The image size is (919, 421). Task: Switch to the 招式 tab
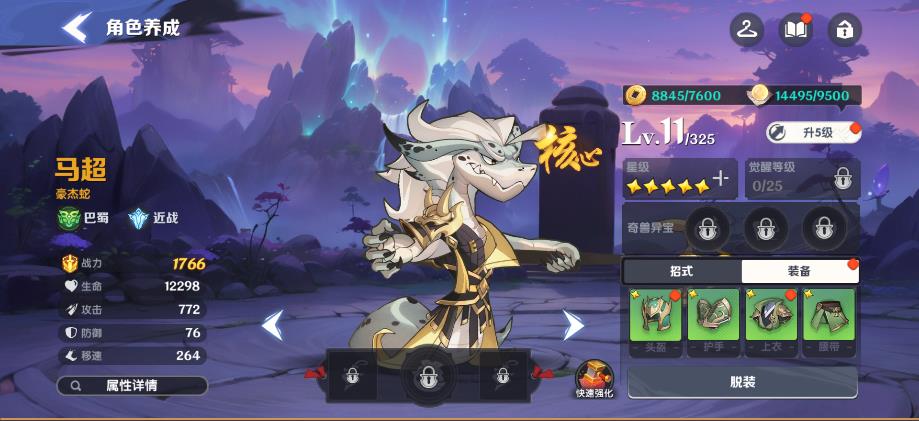681,271
